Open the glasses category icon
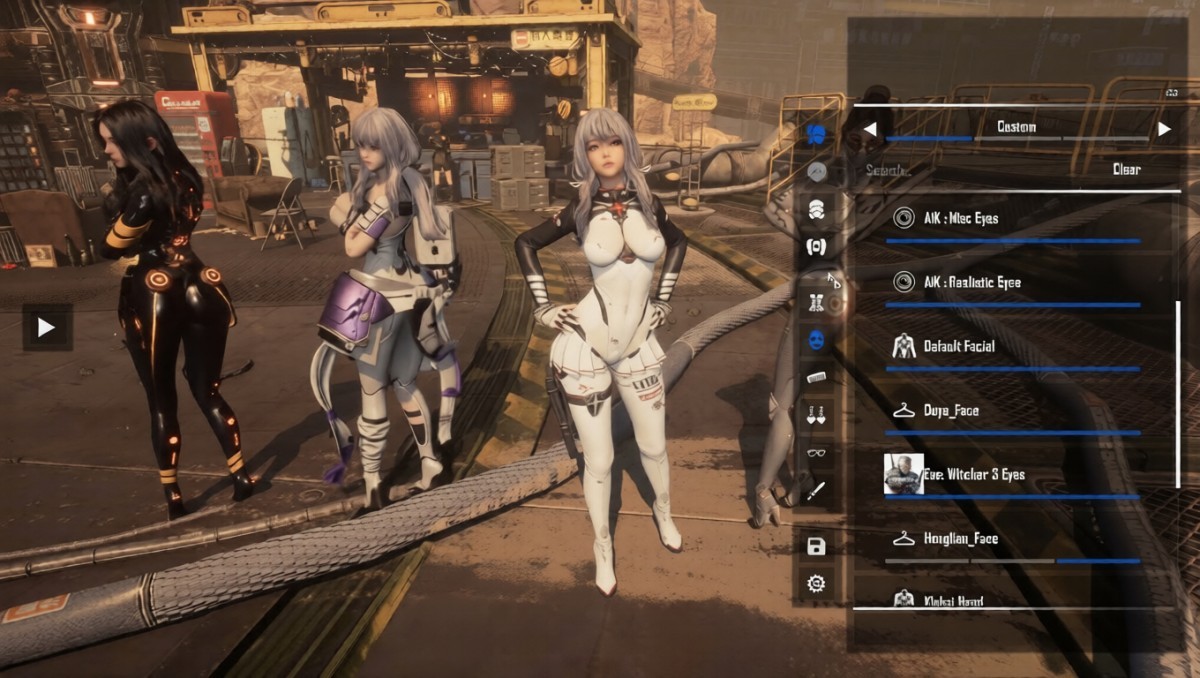 coord(816,452)
